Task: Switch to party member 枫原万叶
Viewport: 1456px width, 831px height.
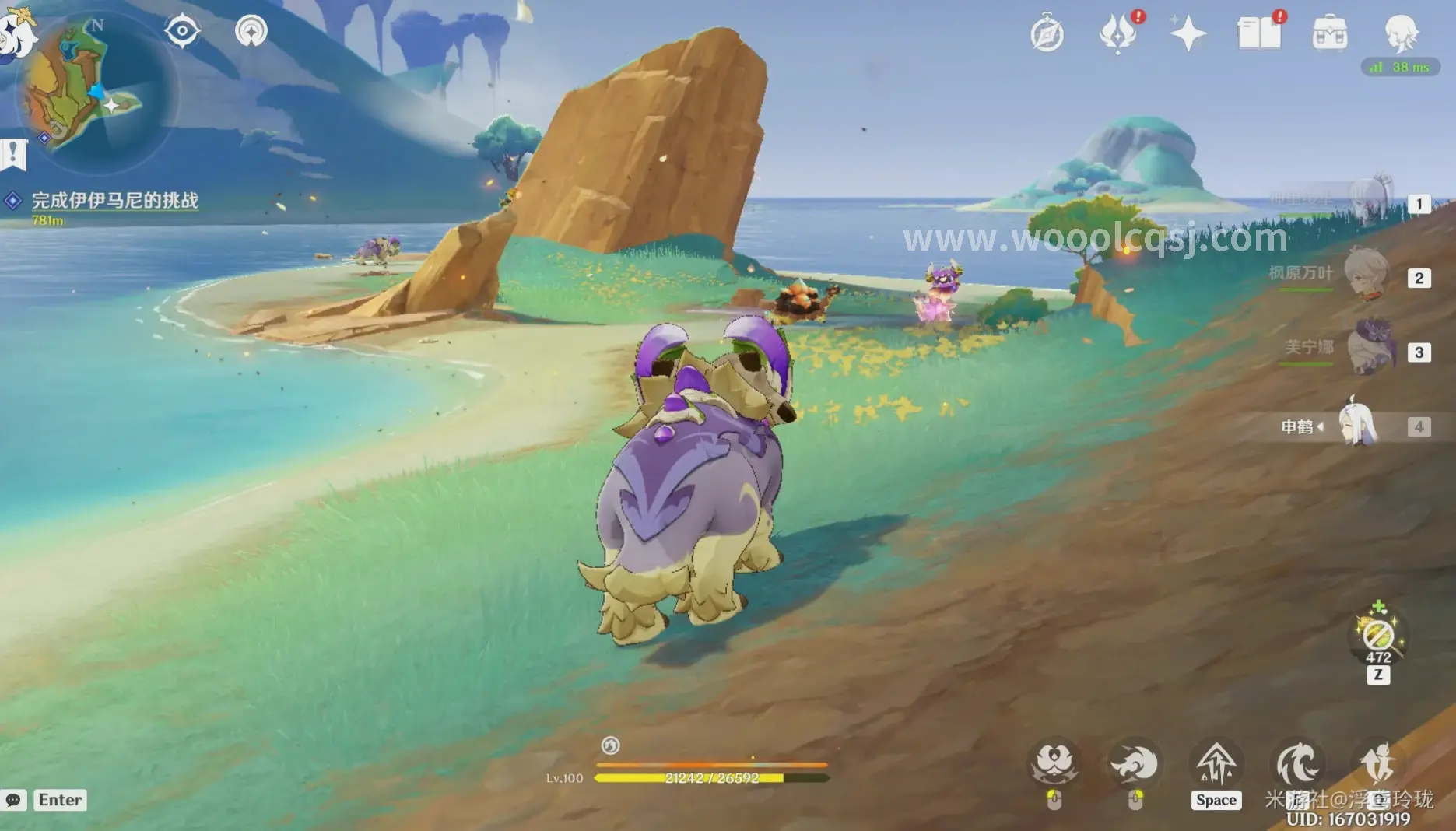Action: [1366, 275]
